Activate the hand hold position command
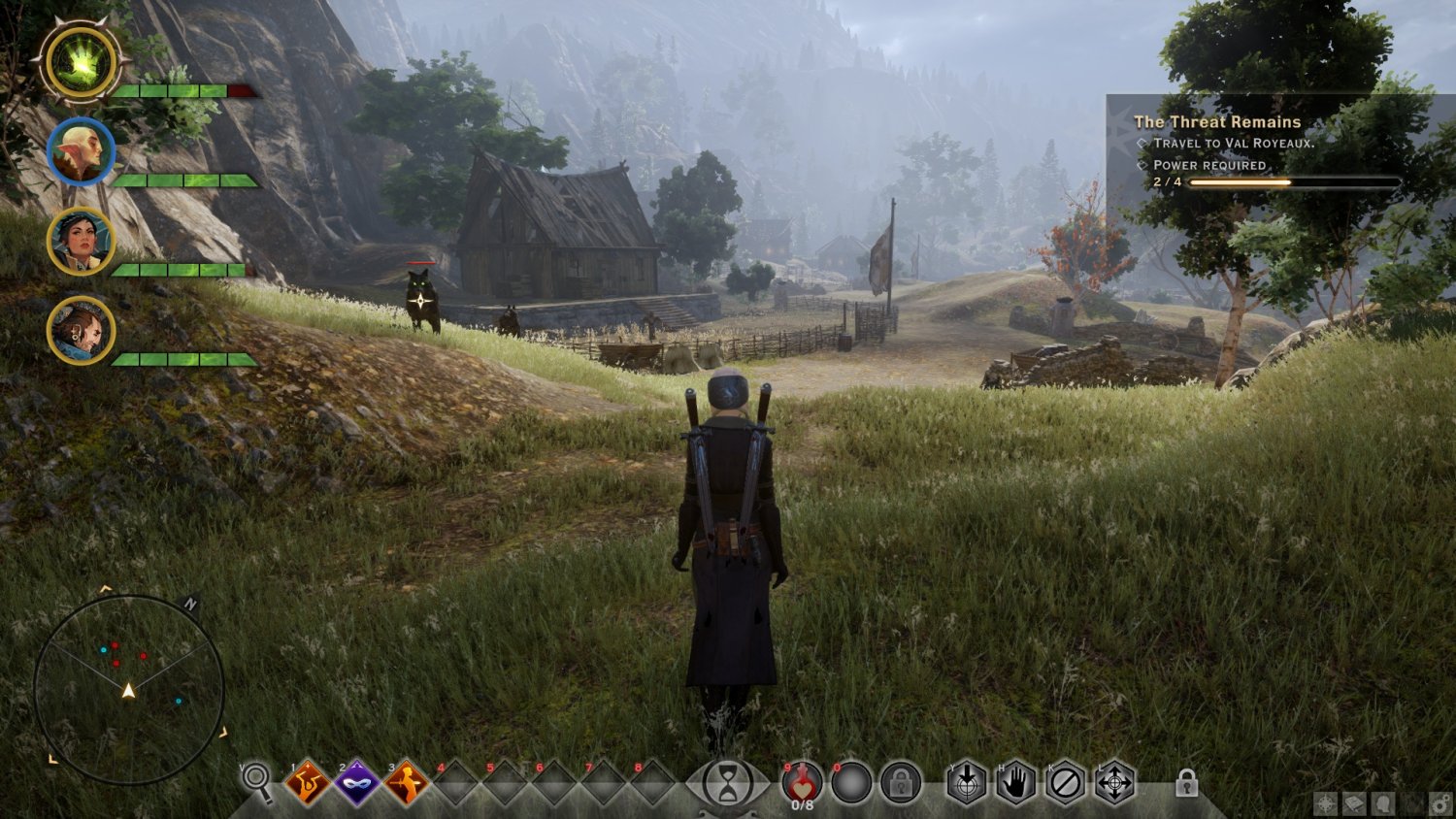The width and height of the screenshot is (1456, 819). click(1015, 782)
